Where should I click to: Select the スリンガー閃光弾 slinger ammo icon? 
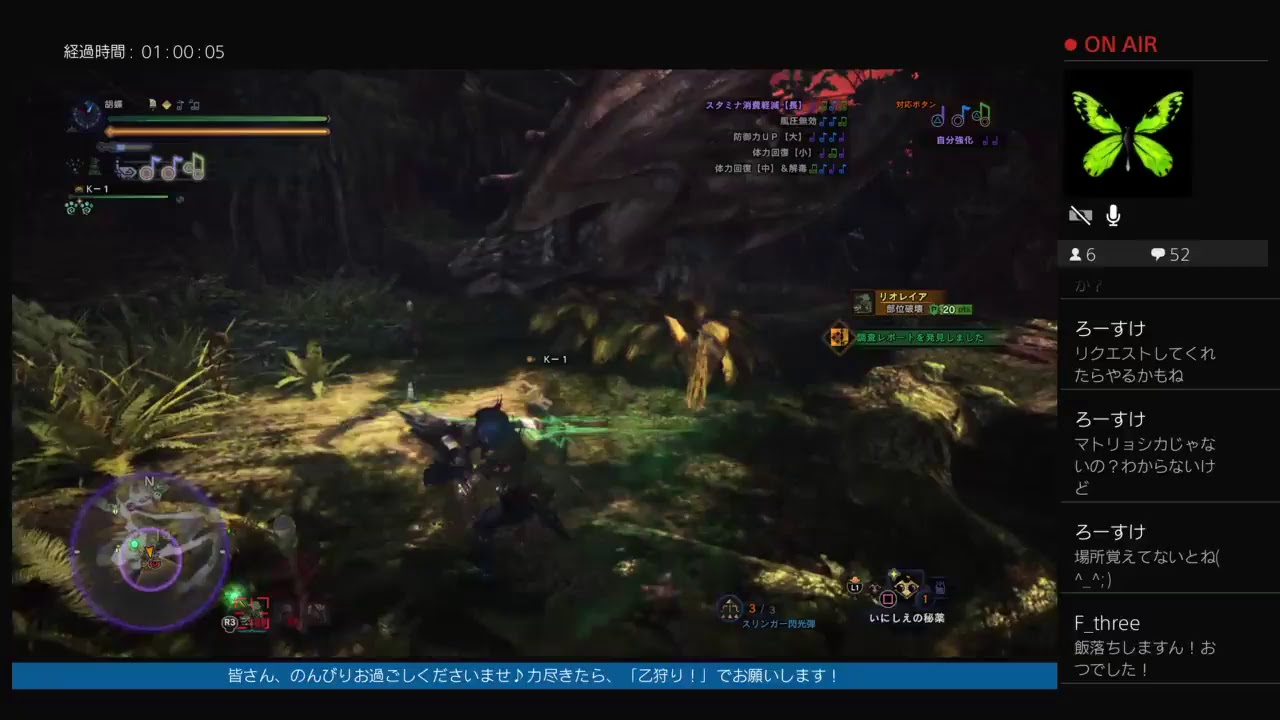pyautogui.click(x=729, y=605)
